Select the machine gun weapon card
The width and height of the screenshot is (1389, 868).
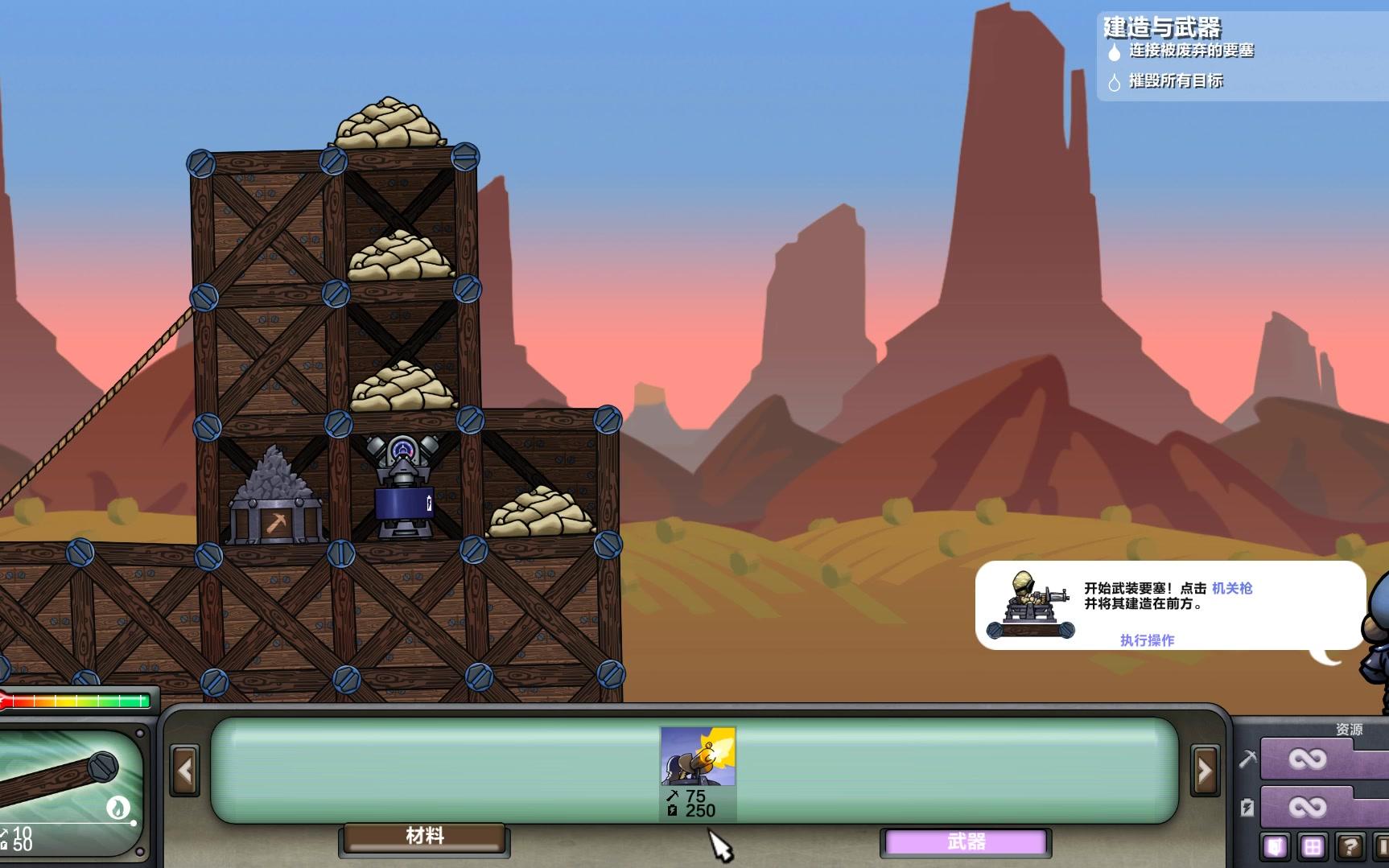pyautogui.click(x=698, y=771)
